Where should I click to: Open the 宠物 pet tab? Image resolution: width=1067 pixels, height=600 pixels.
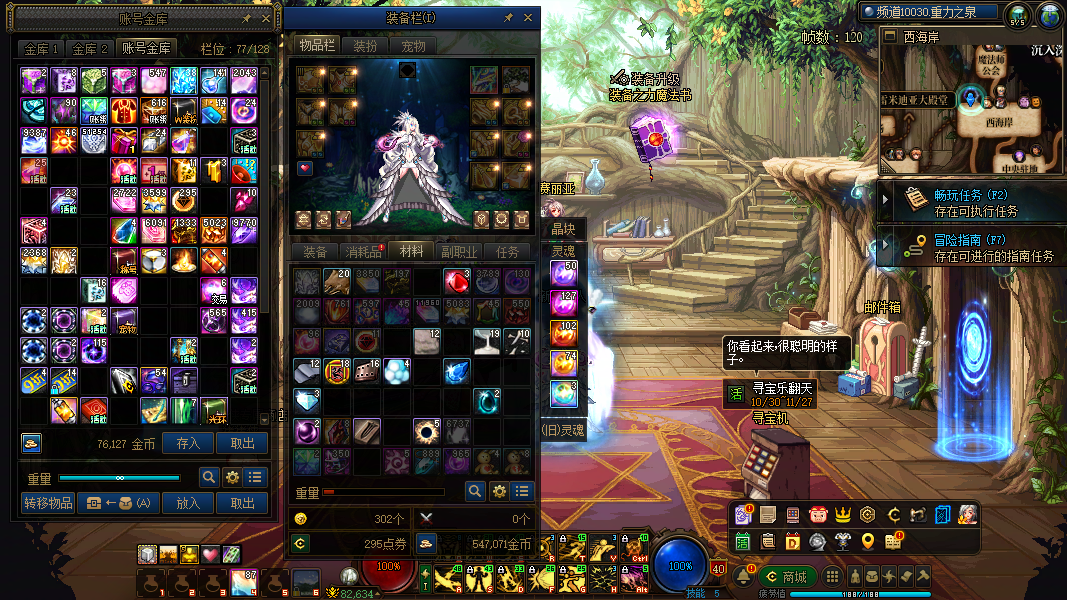(x=413, y=46)
